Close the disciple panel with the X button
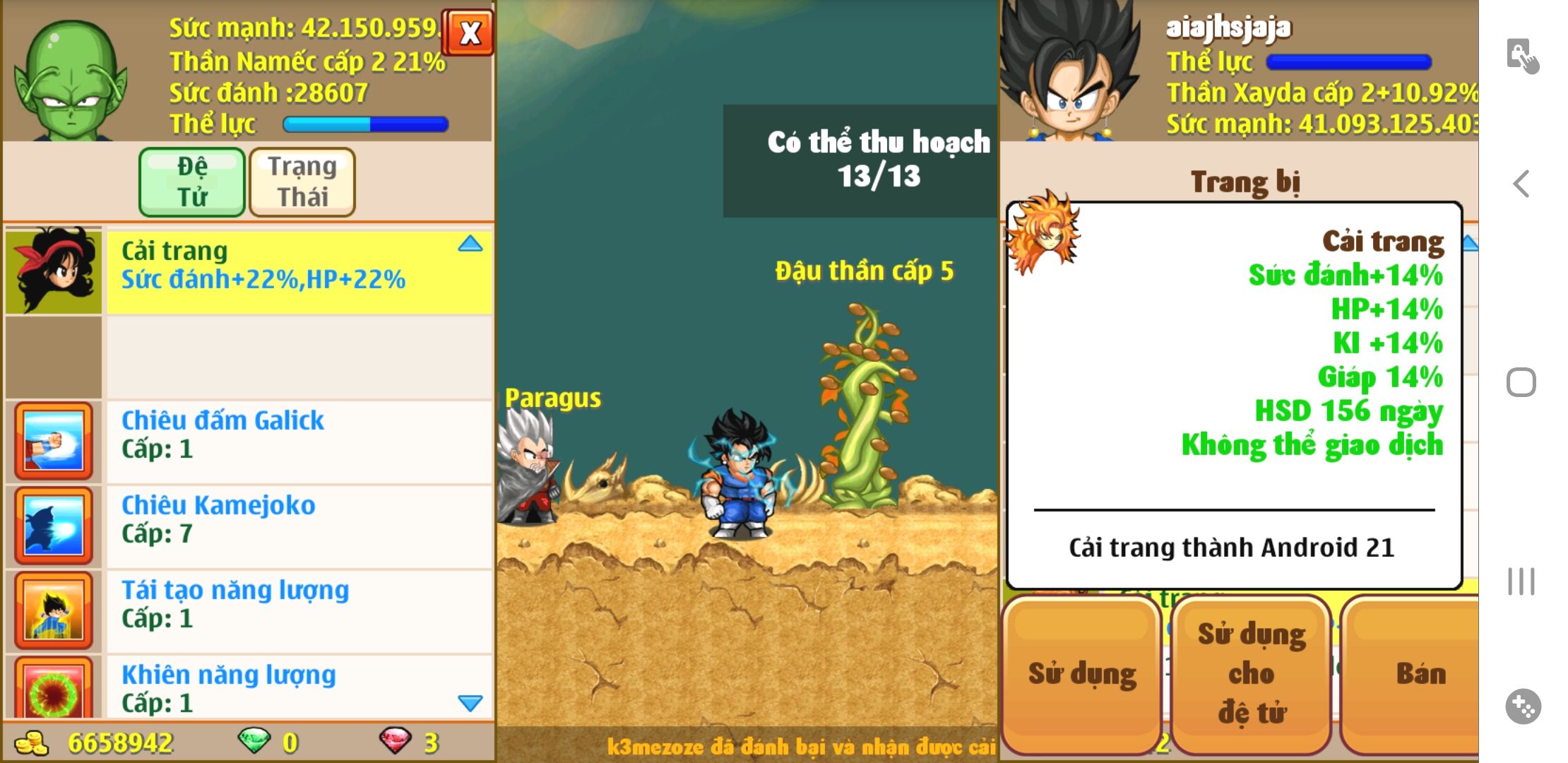Image resolution: width=1568 pixels, height=763 pixels. tap(468, 32)
